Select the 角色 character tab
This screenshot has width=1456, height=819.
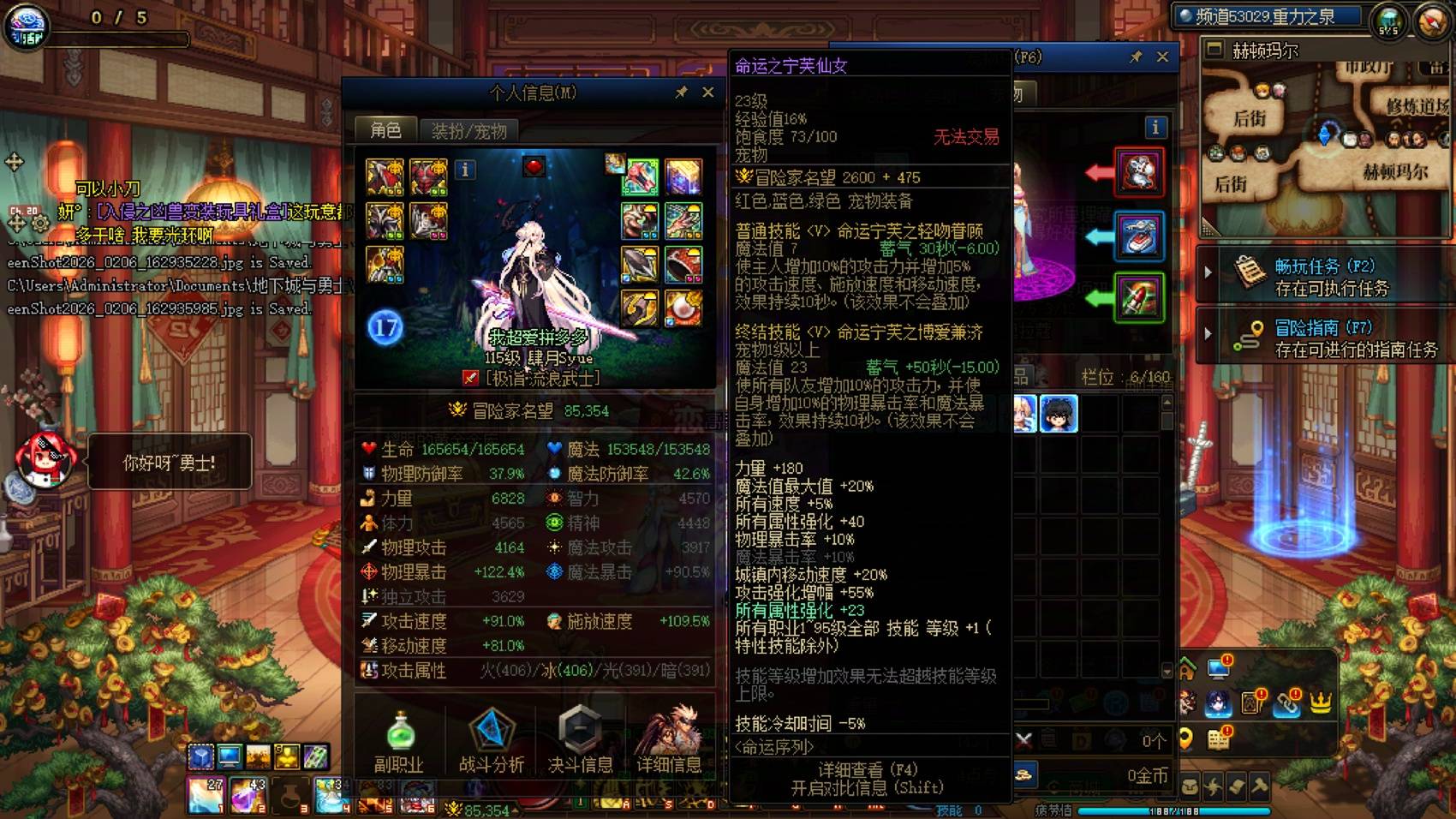pyautogui.click(x=387, y=129)
